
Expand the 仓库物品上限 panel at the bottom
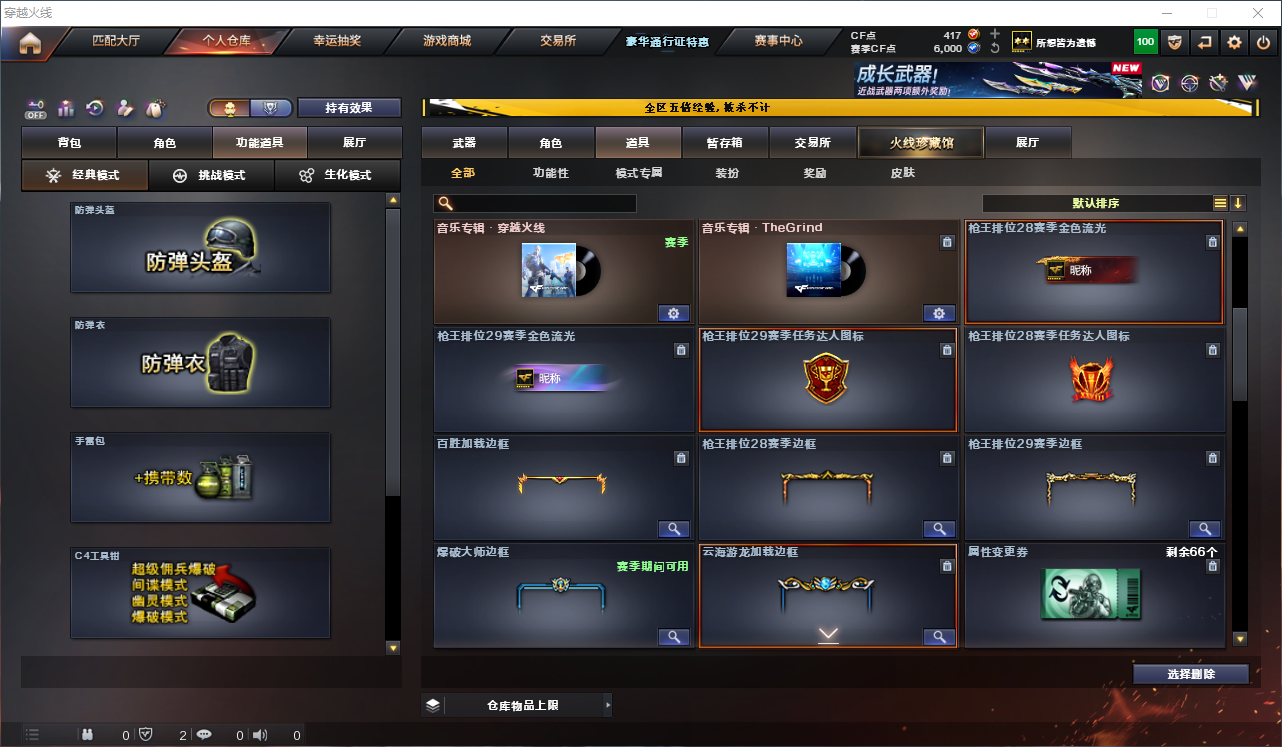click(528, 704)
